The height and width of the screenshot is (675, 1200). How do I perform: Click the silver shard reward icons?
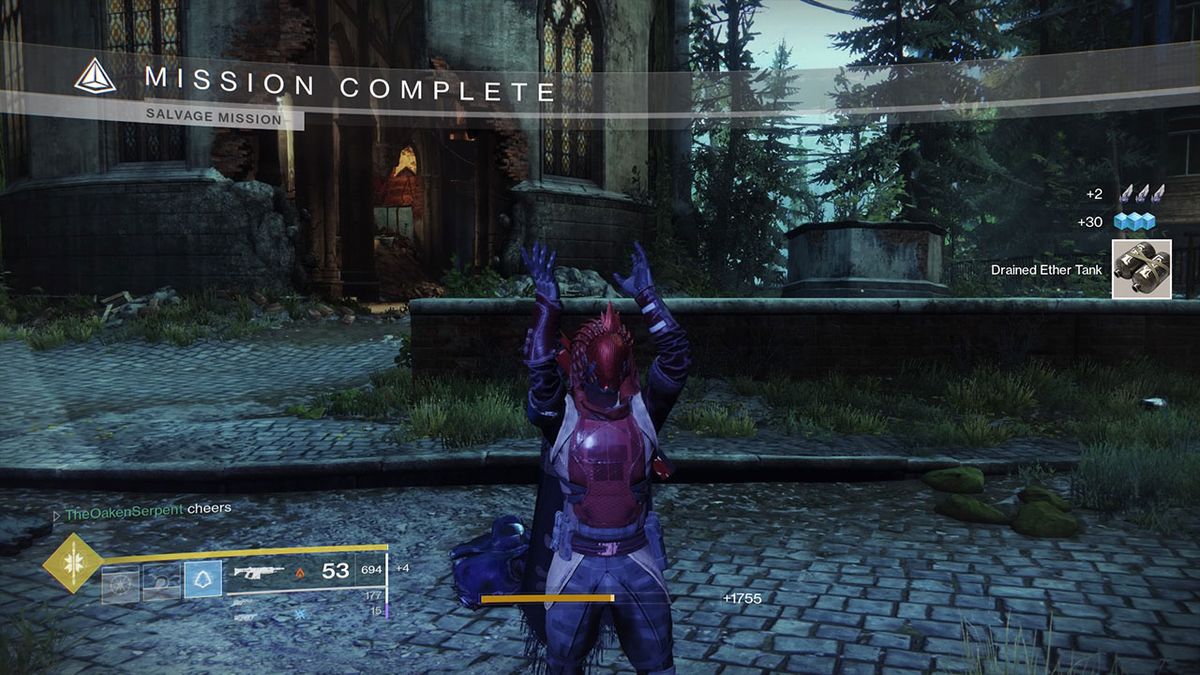(x=1142, y=194)
